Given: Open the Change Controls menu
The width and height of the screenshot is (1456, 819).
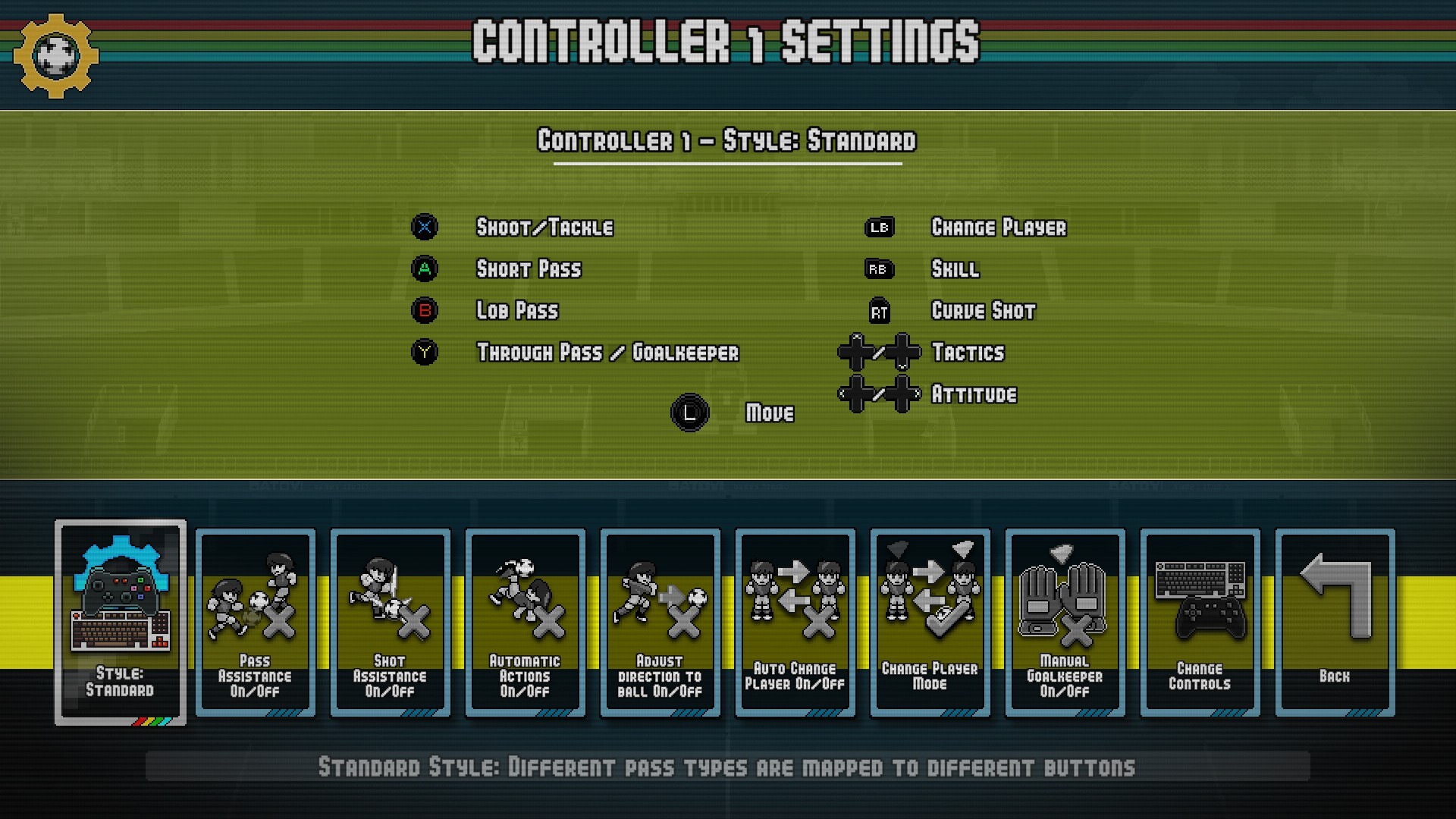Looking at the screenshot, I should coord(1200,622).
